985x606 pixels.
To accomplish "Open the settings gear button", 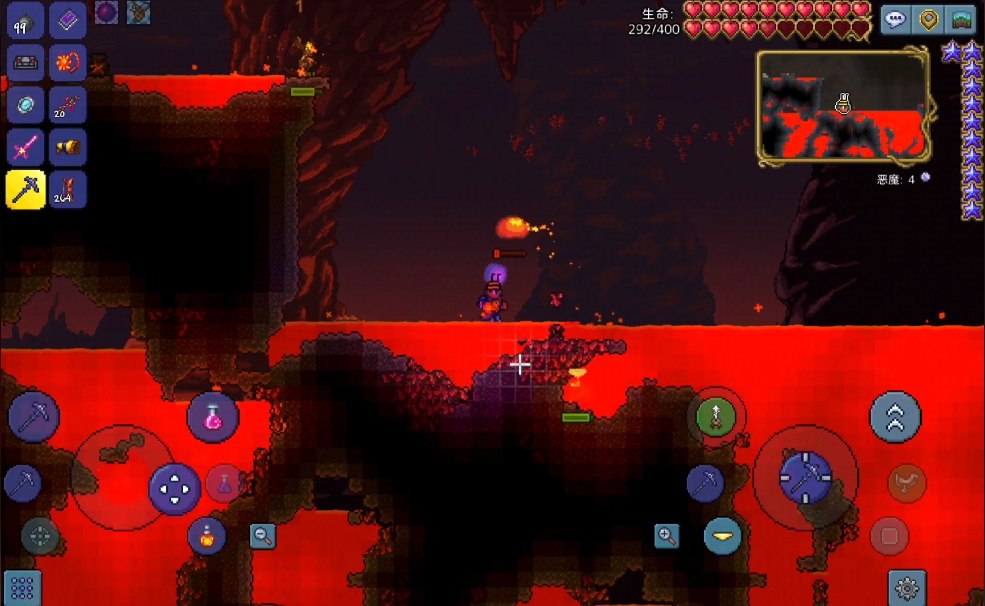I will tap(907, 588).
